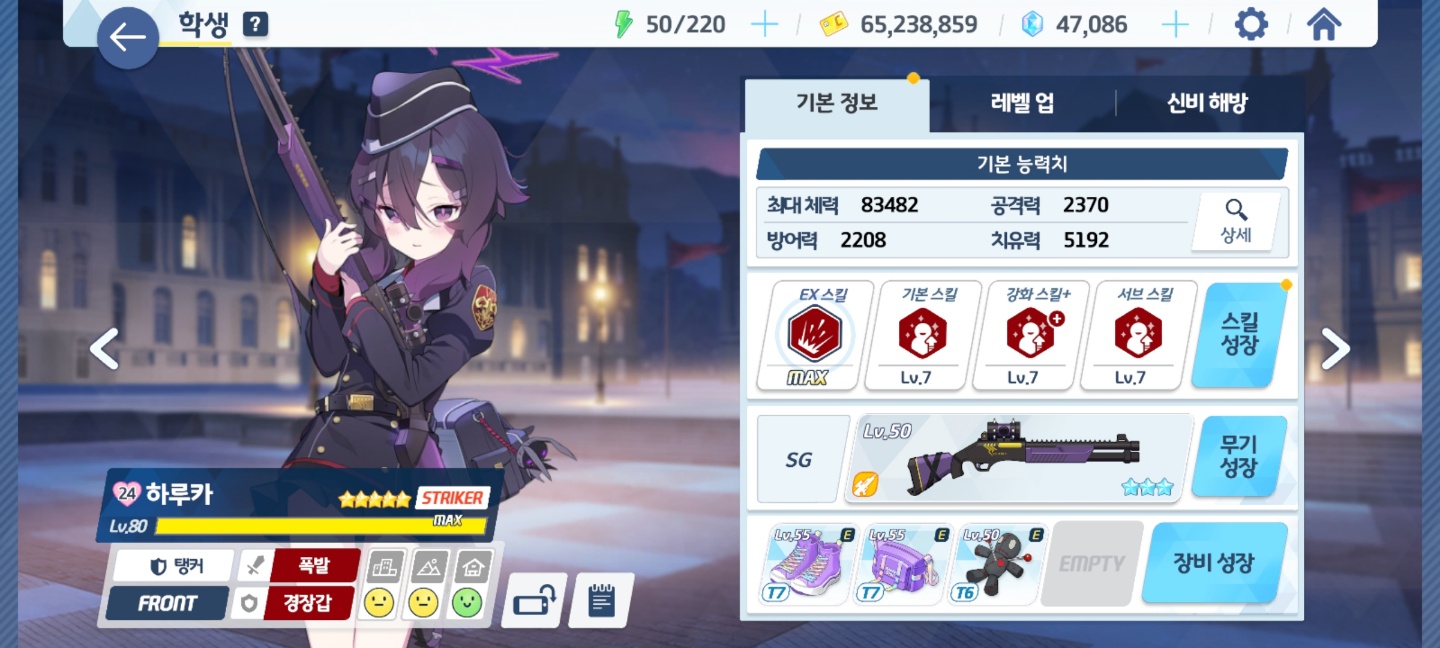The width and height of the screenshot is (1440, 648).
Task: Add more blue pyroxene gems
Action: pyautogui.click(x=1175, y=24)
